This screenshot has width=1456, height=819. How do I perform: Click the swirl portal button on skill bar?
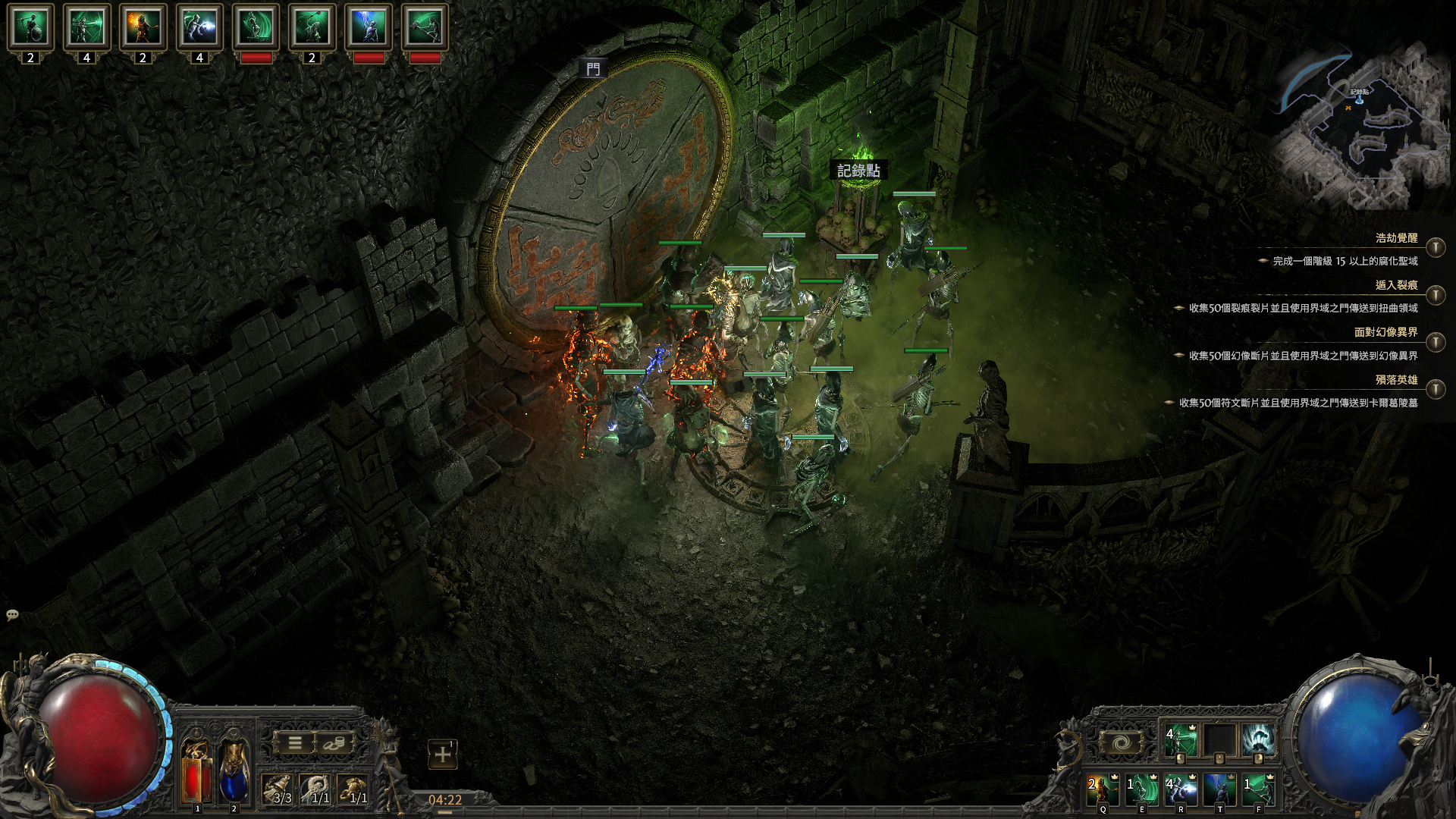1121,742
